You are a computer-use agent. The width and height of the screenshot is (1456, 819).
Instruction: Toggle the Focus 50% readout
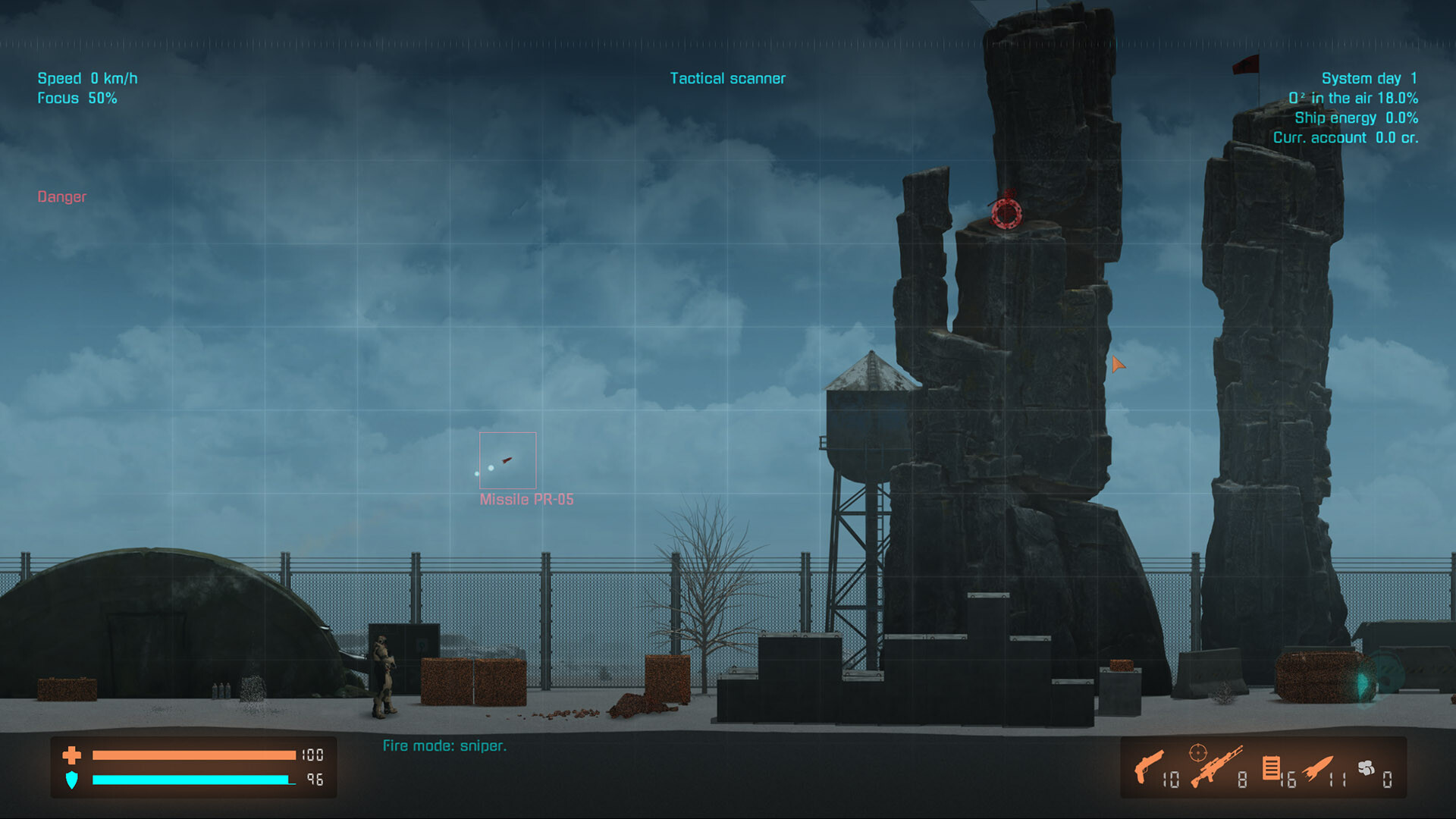[x=77, y=98]
